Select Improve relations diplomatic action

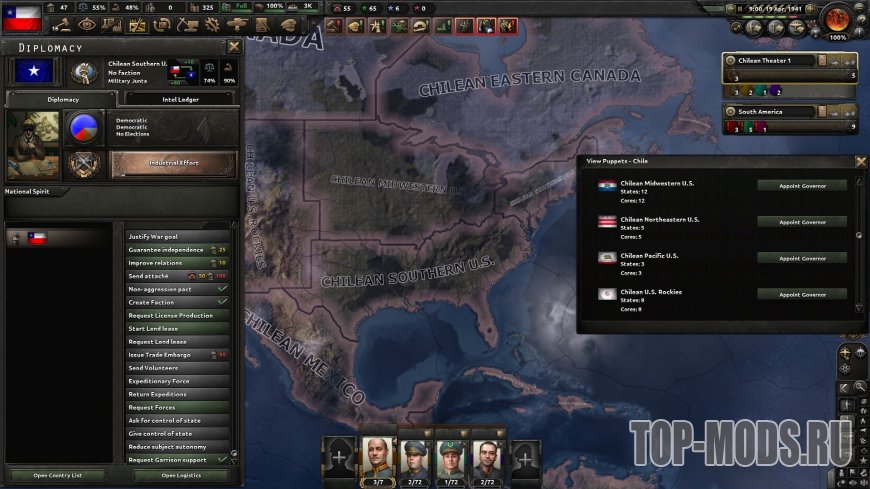click(168, 262)
